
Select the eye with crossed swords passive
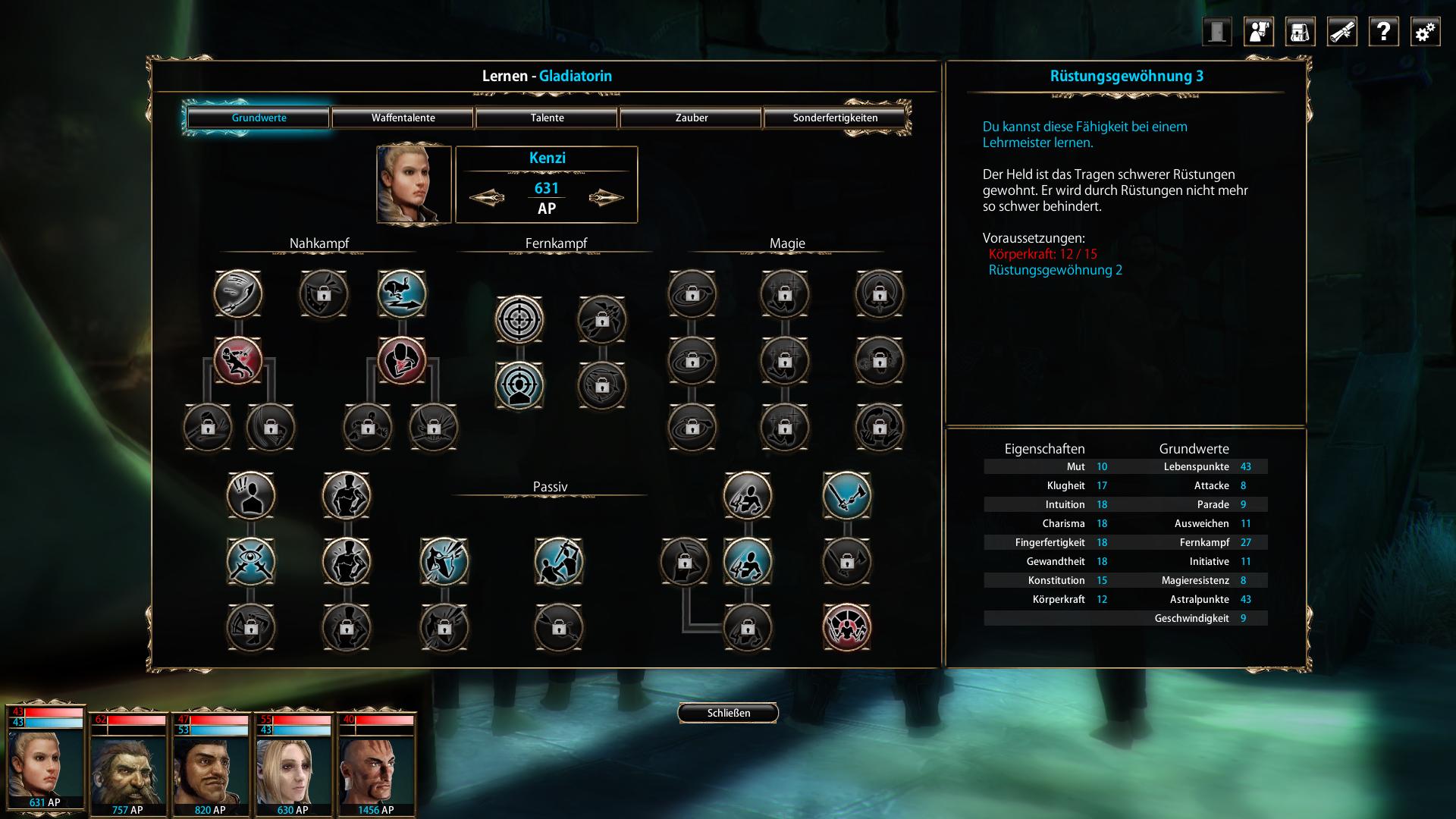click(251, 562)
